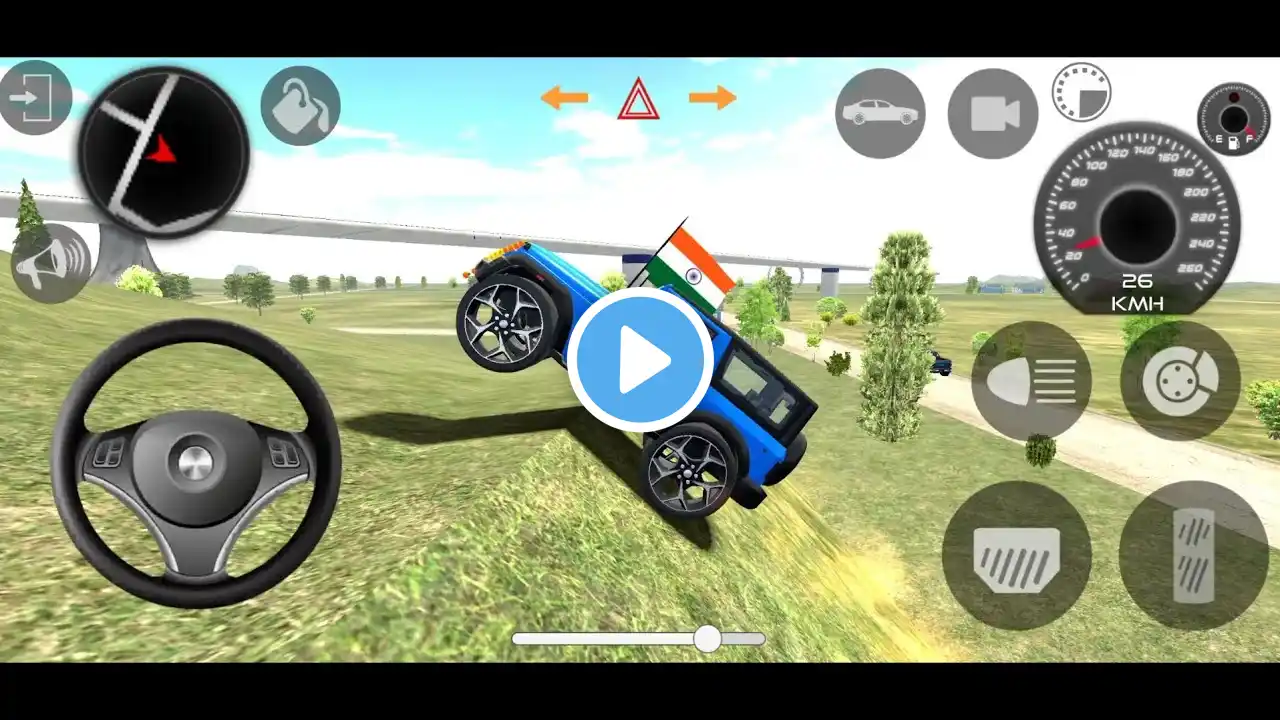Image resolution: width=1280 pixels, height=720 pixels.
Task: Open the car selection button
Action: [880, 113]
